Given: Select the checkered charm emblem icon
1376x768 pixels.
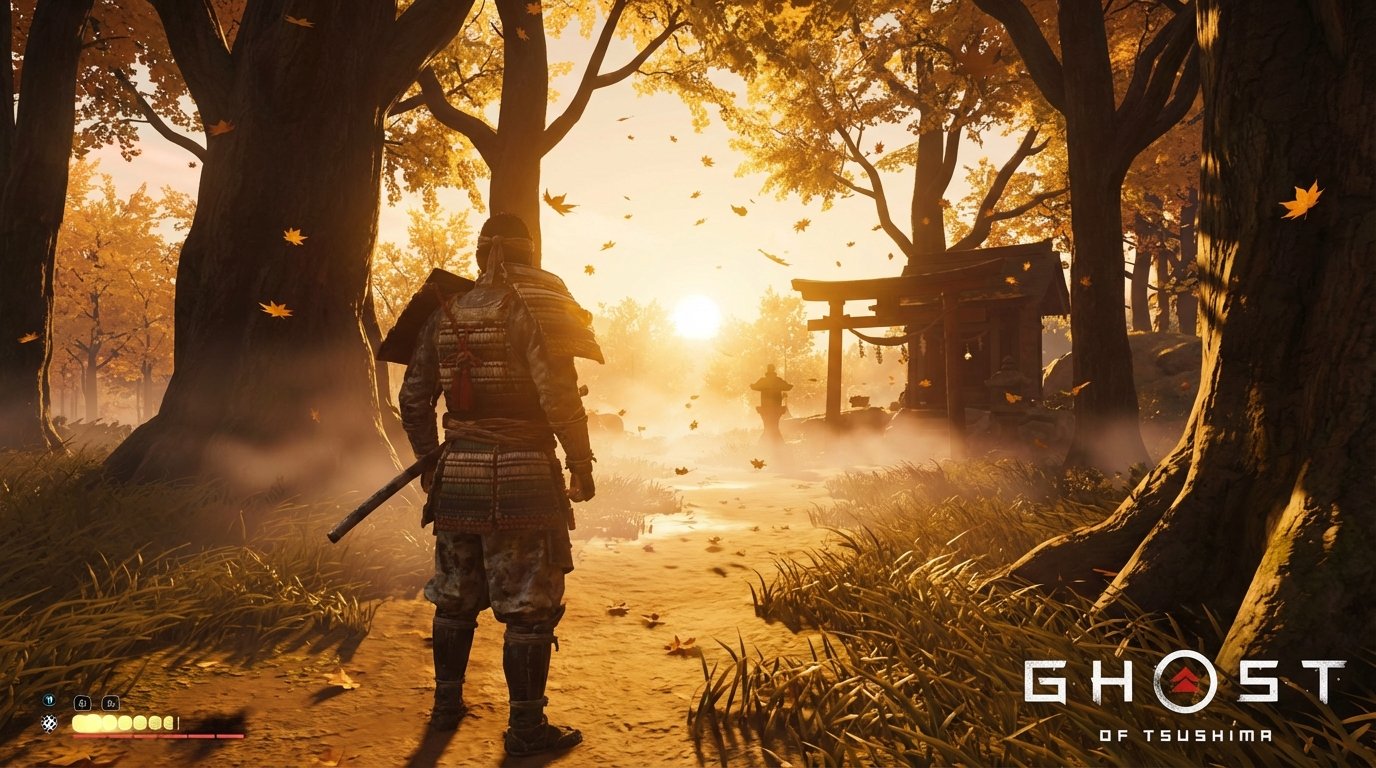Looking at the screenshot, I should click(49, 723).
